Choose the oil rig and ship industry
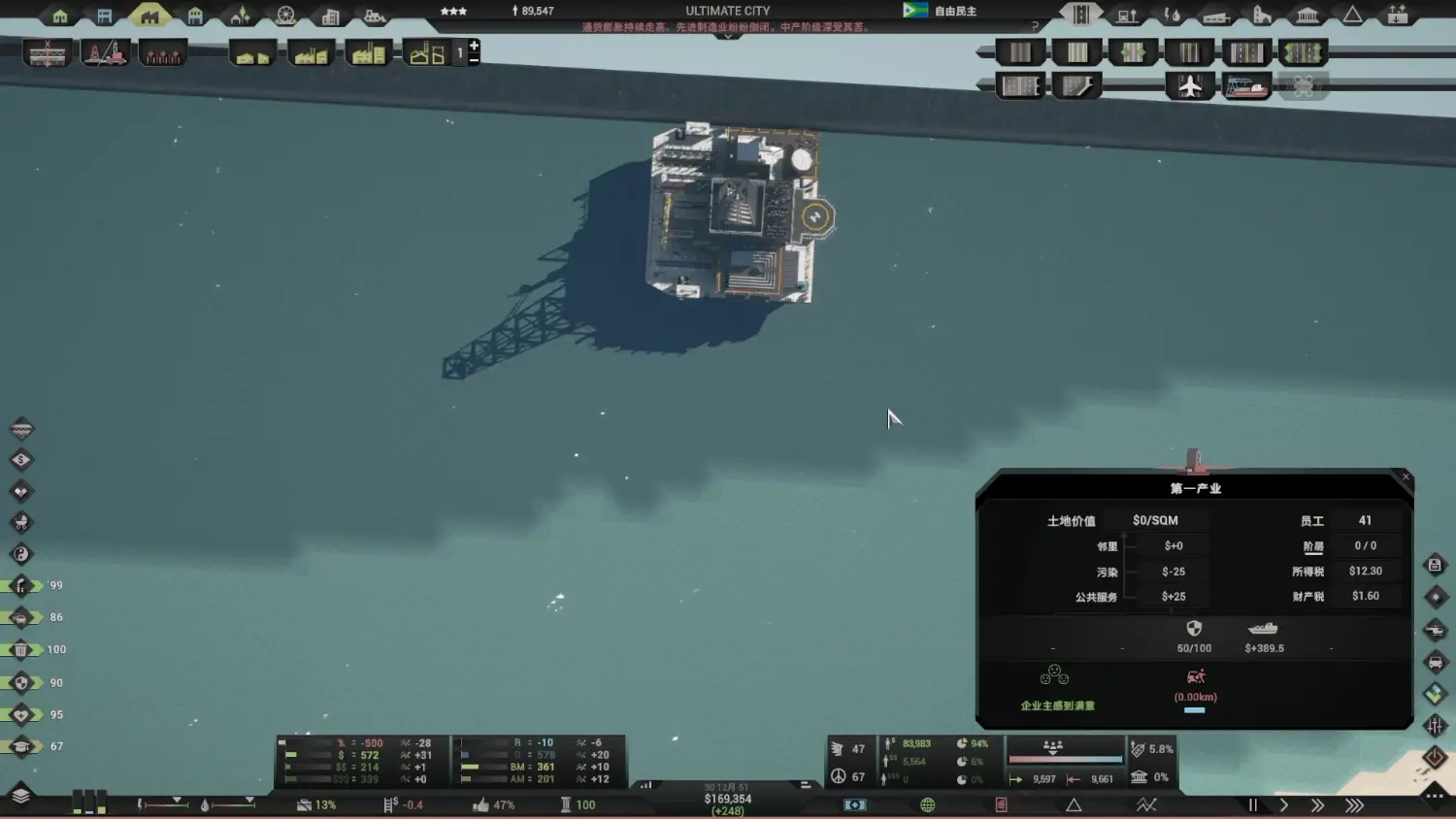Image resolution: width=1456 pixels, height=819 pixels. (x=105, y=53)
